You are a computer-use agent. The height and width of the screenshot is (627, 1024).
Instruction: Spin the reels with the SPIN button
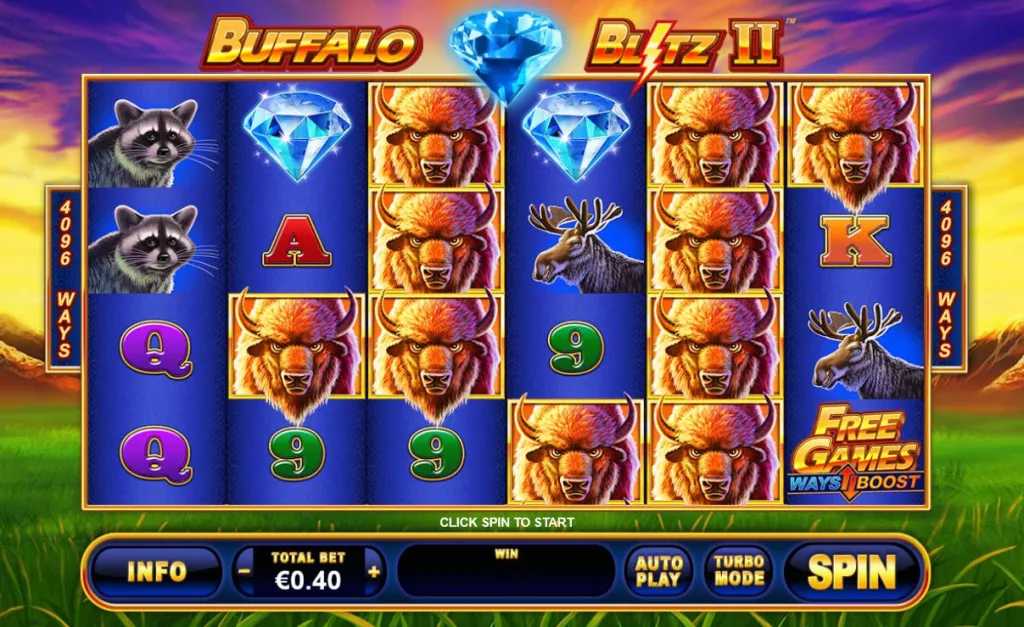tap(852, 571)
